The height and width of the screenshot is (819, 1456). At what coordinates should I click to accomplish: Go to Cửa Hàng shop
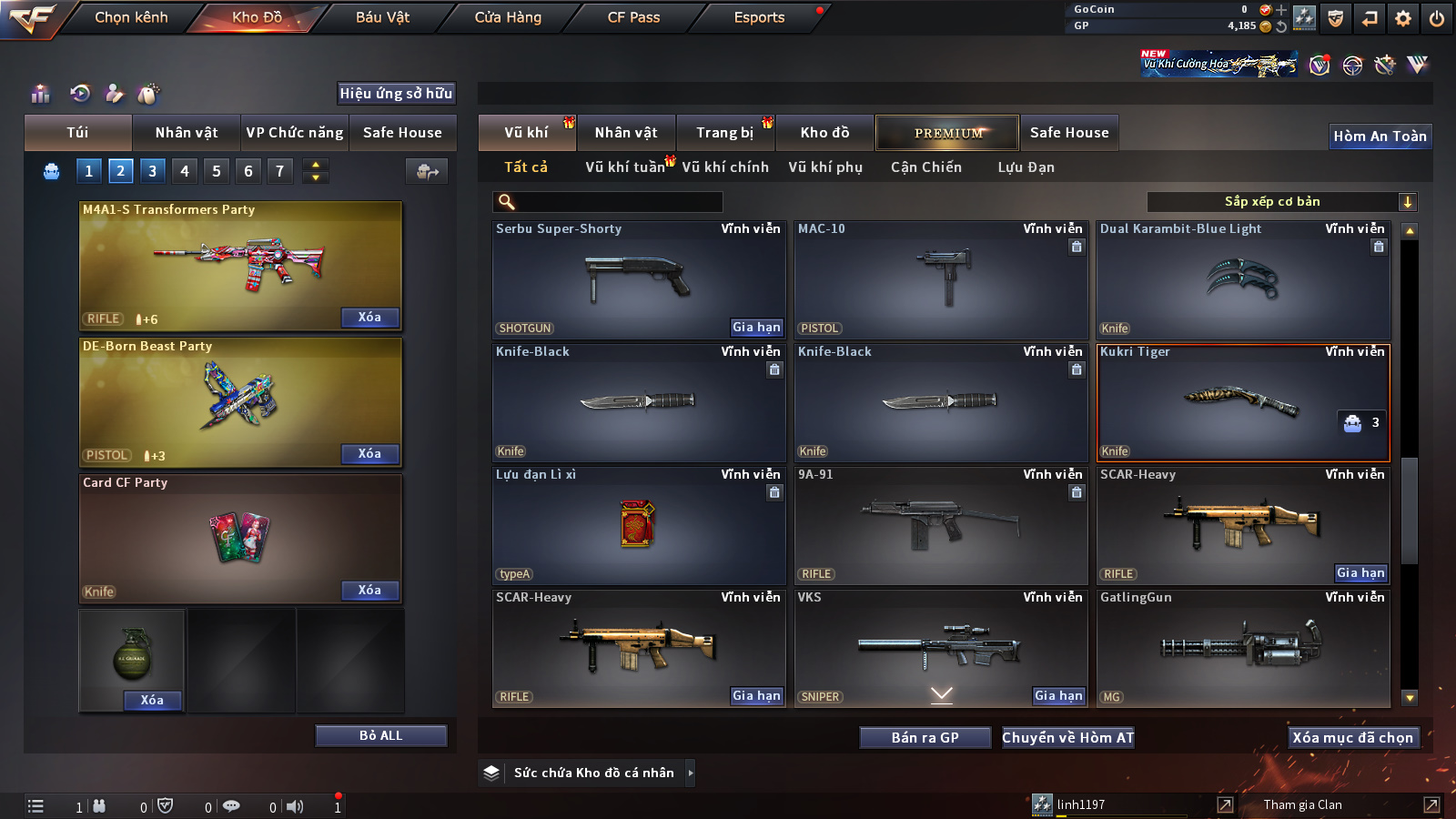(508, 17)
